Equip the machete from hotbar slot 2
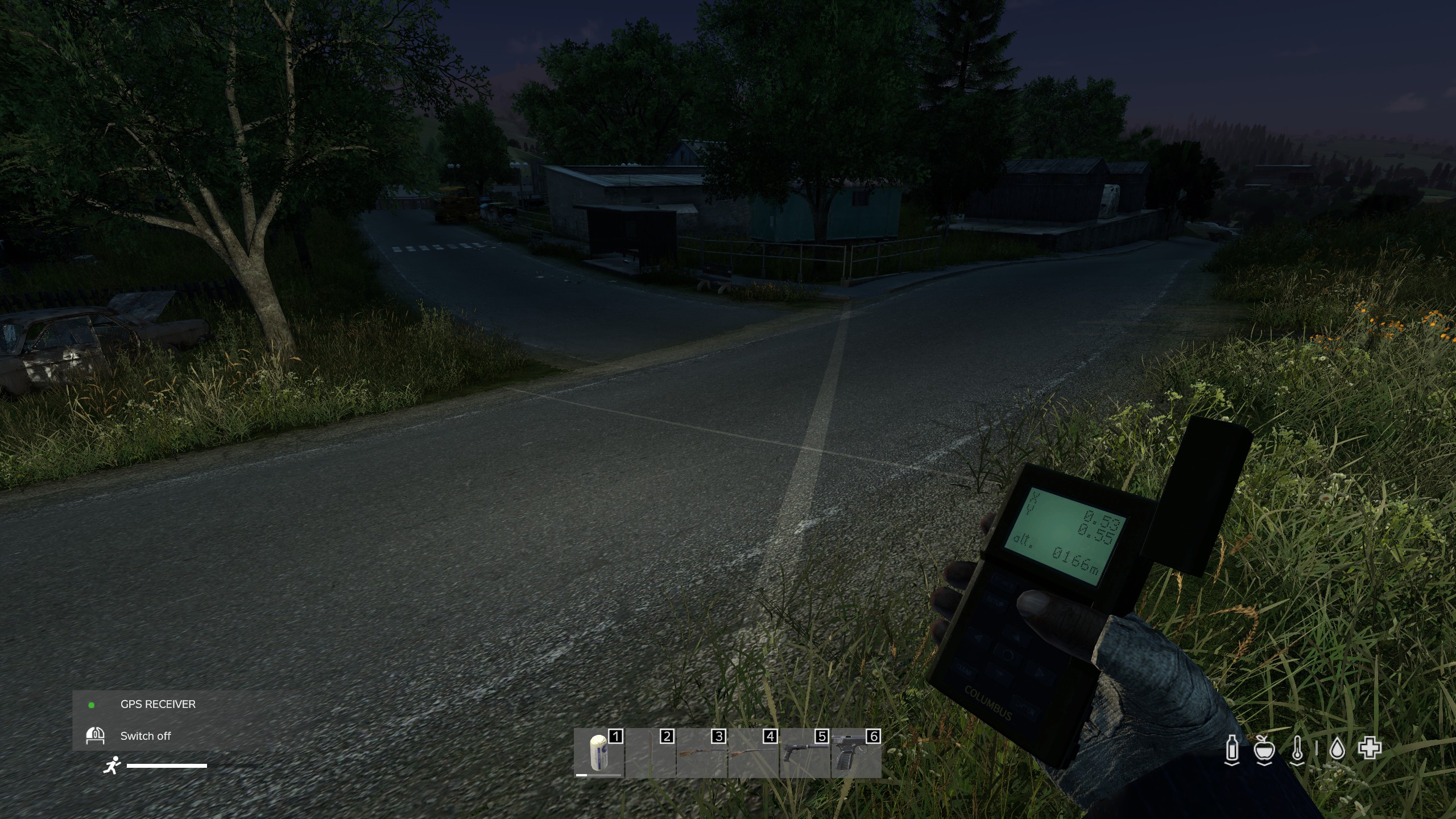This screenshot has width=1456, height=819. (650, 753)
